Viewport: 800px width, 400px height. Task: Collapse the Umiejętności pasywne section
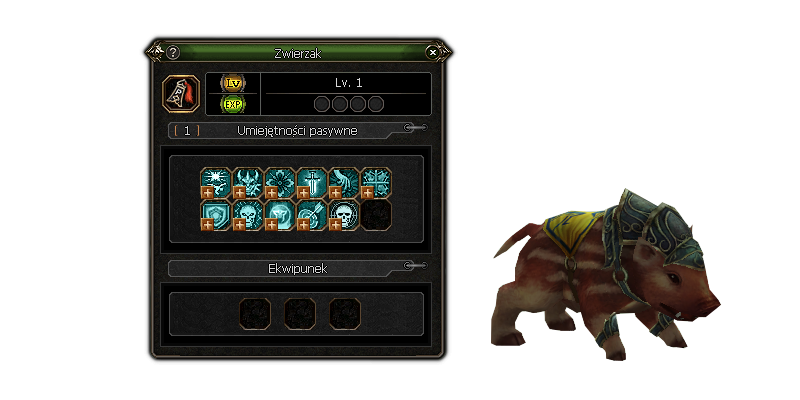[x=410, y=128]
